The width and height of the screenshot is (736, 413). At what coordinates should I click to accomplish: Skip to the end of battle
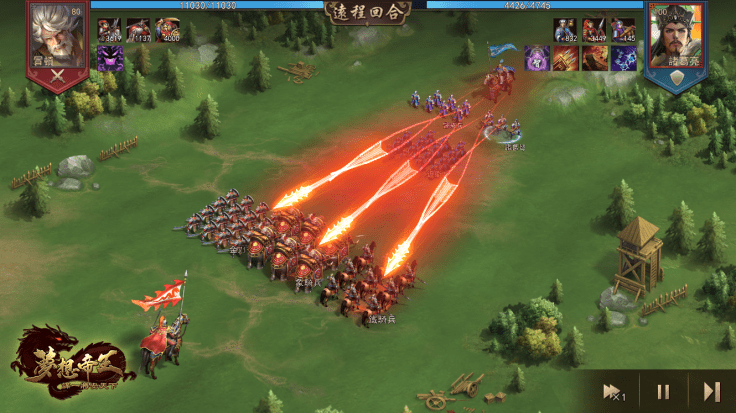[x=711, y=391]
